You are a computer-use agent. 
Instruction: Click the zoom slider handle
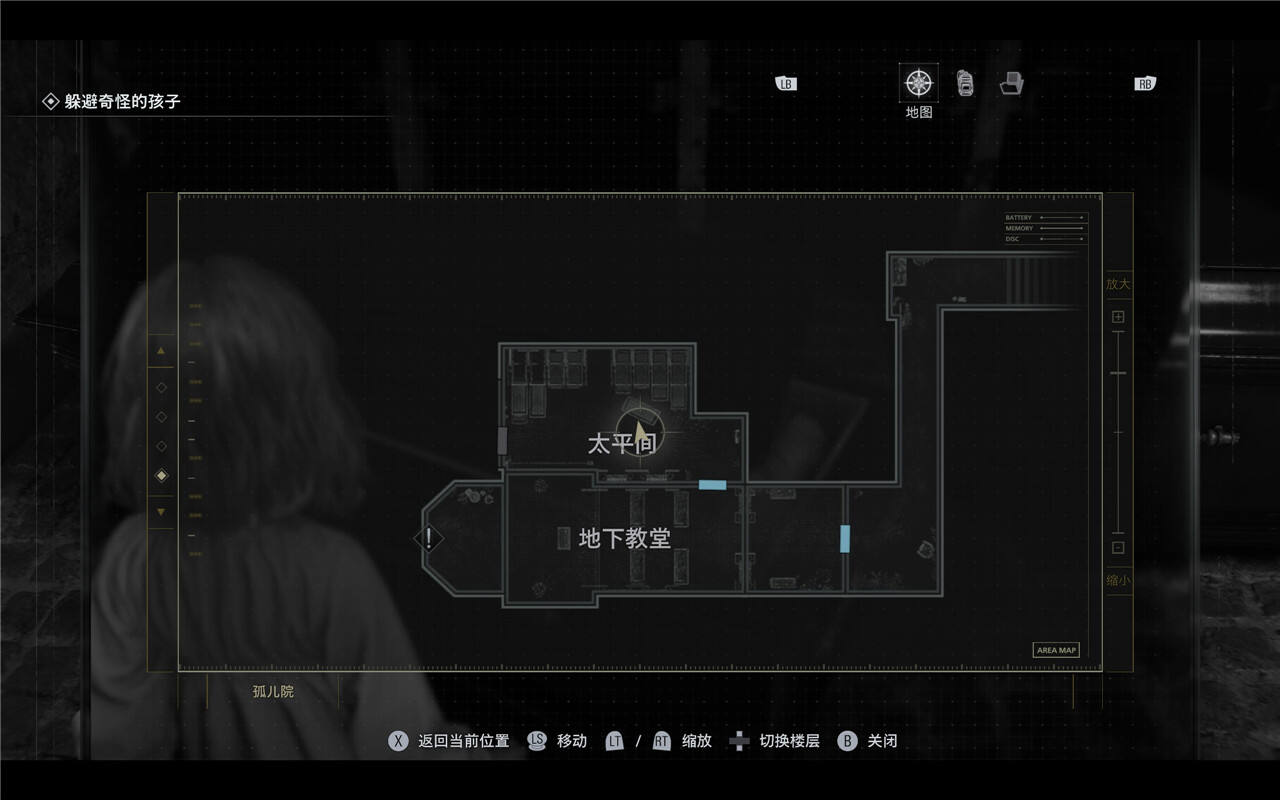[1118, 373]
